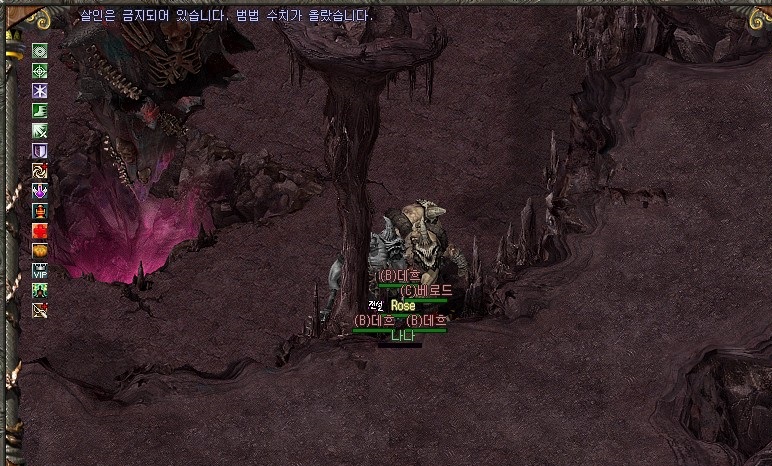Select the green crosshair target icon
This screenshot has width=772, height=466.
40,71
